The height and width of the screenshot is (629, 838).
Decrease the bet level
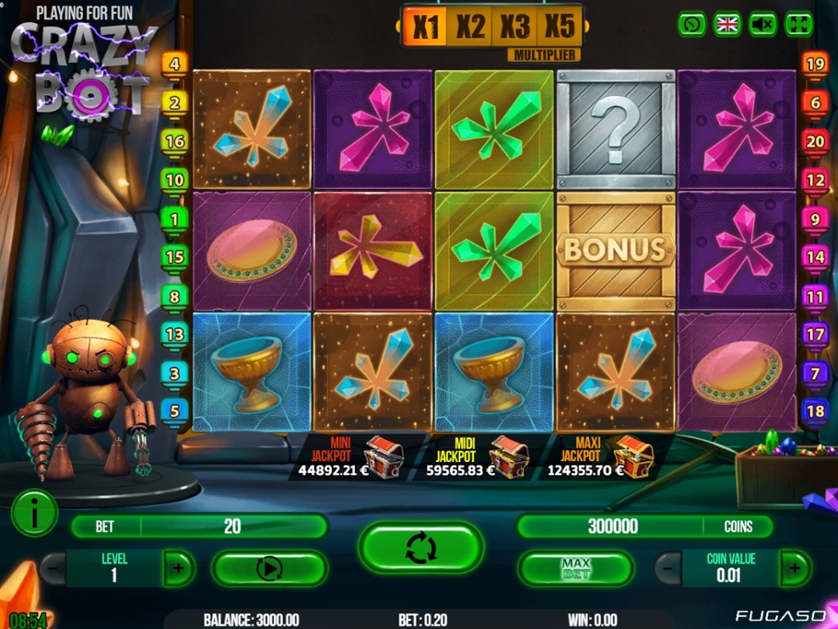click(x=53, y=569)
